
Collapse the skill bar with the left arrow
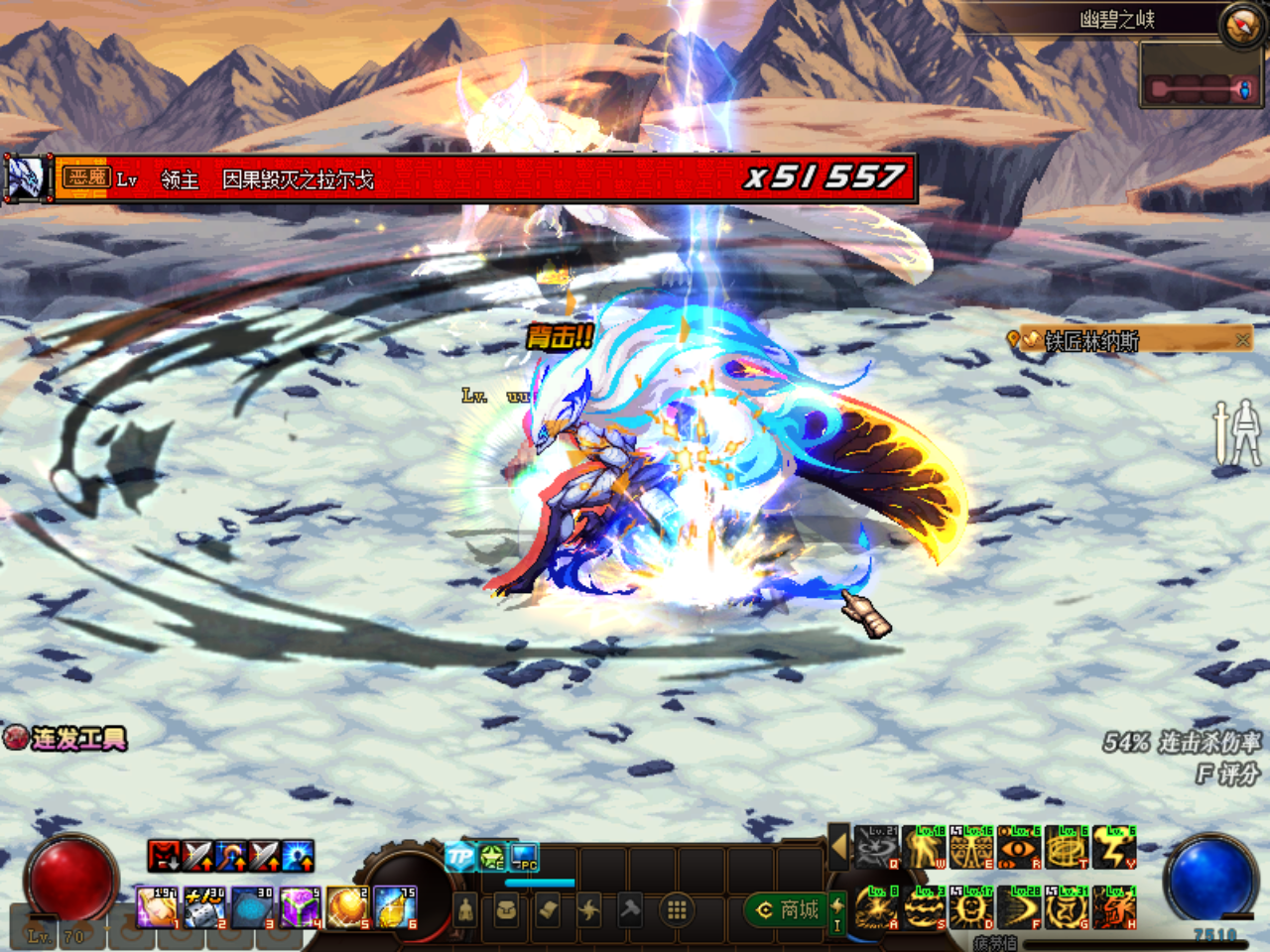[x=838, y=847]
